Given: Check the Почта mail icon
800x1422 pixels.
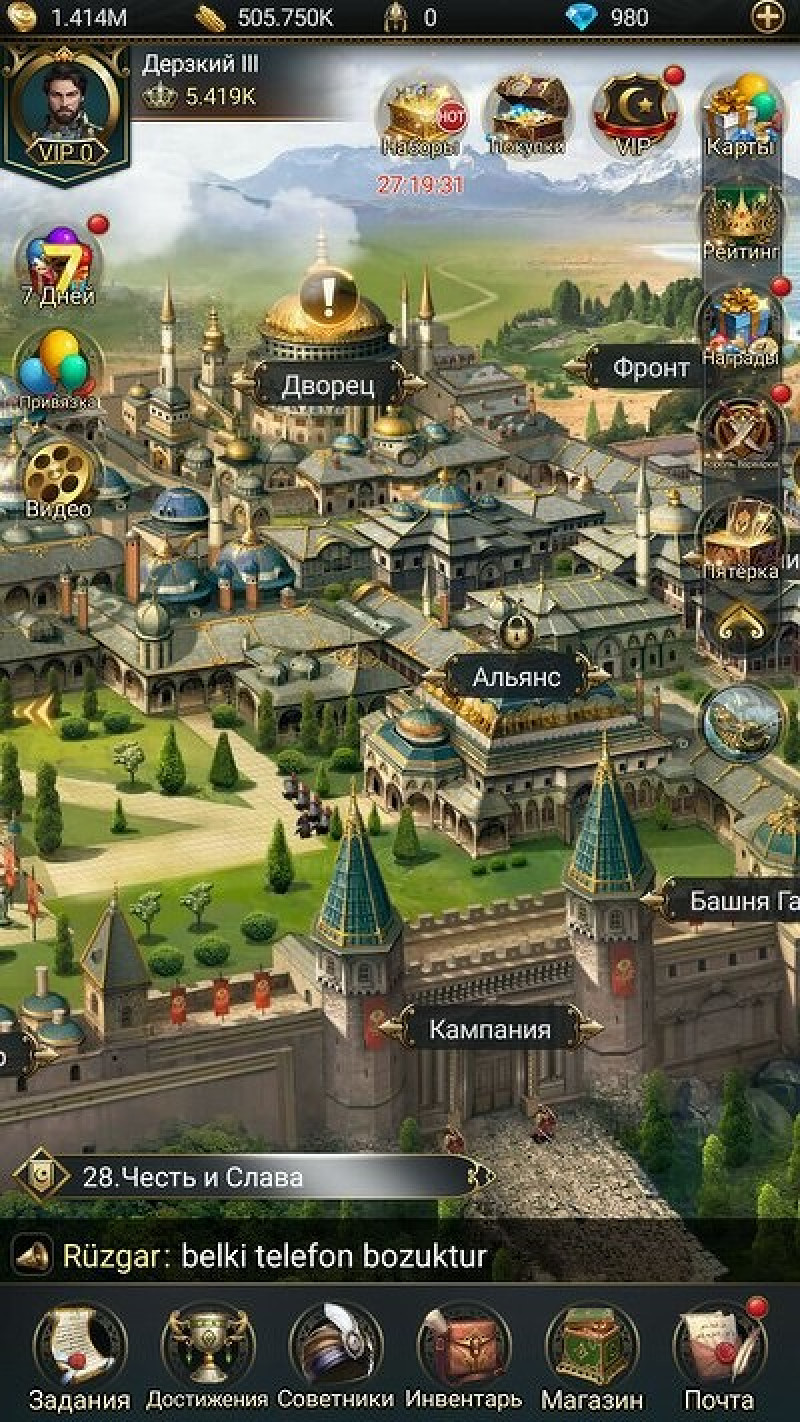Looking at the screenshot, I should point(718,1347).
